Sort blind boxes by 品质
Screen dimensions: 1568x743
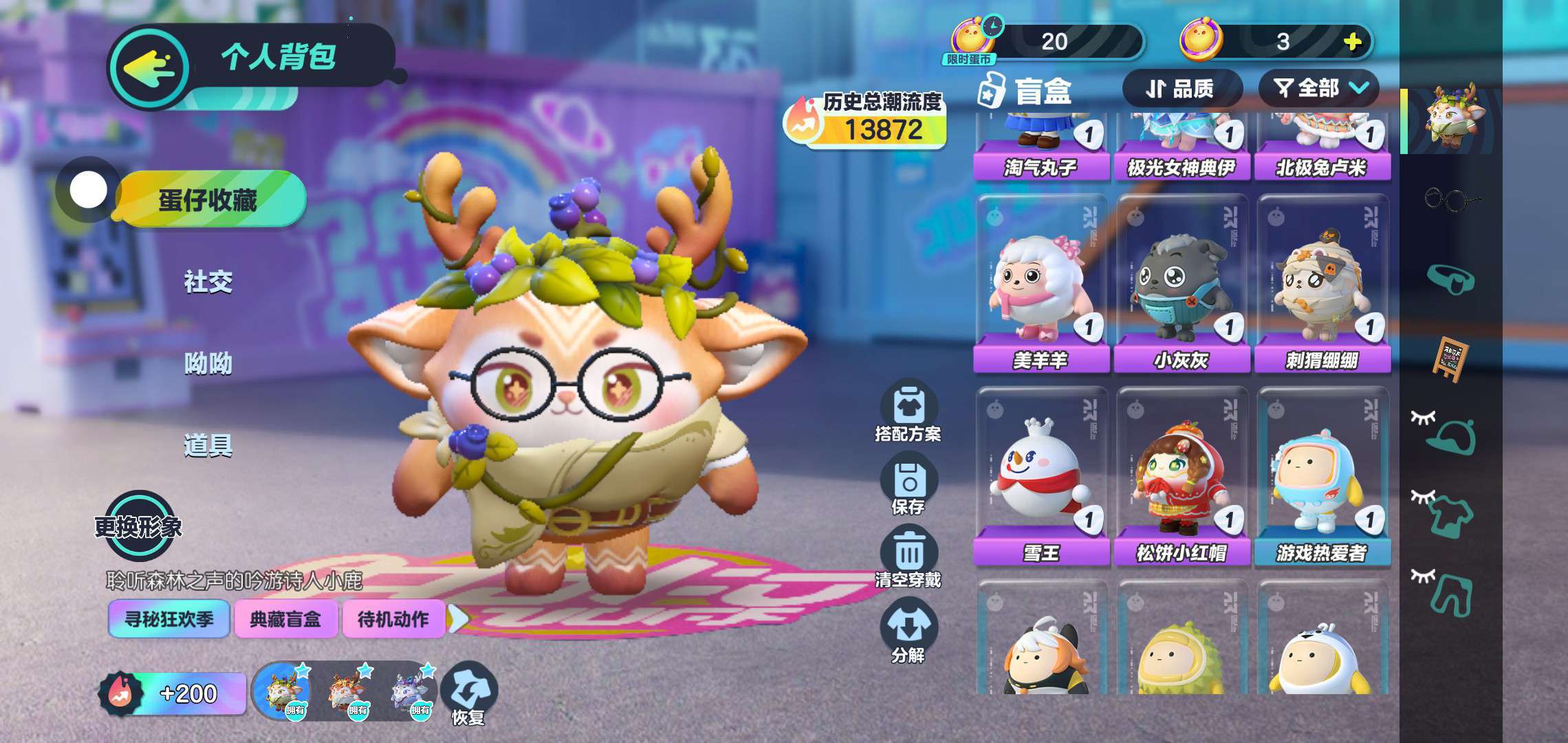[x=1180, y=89]
